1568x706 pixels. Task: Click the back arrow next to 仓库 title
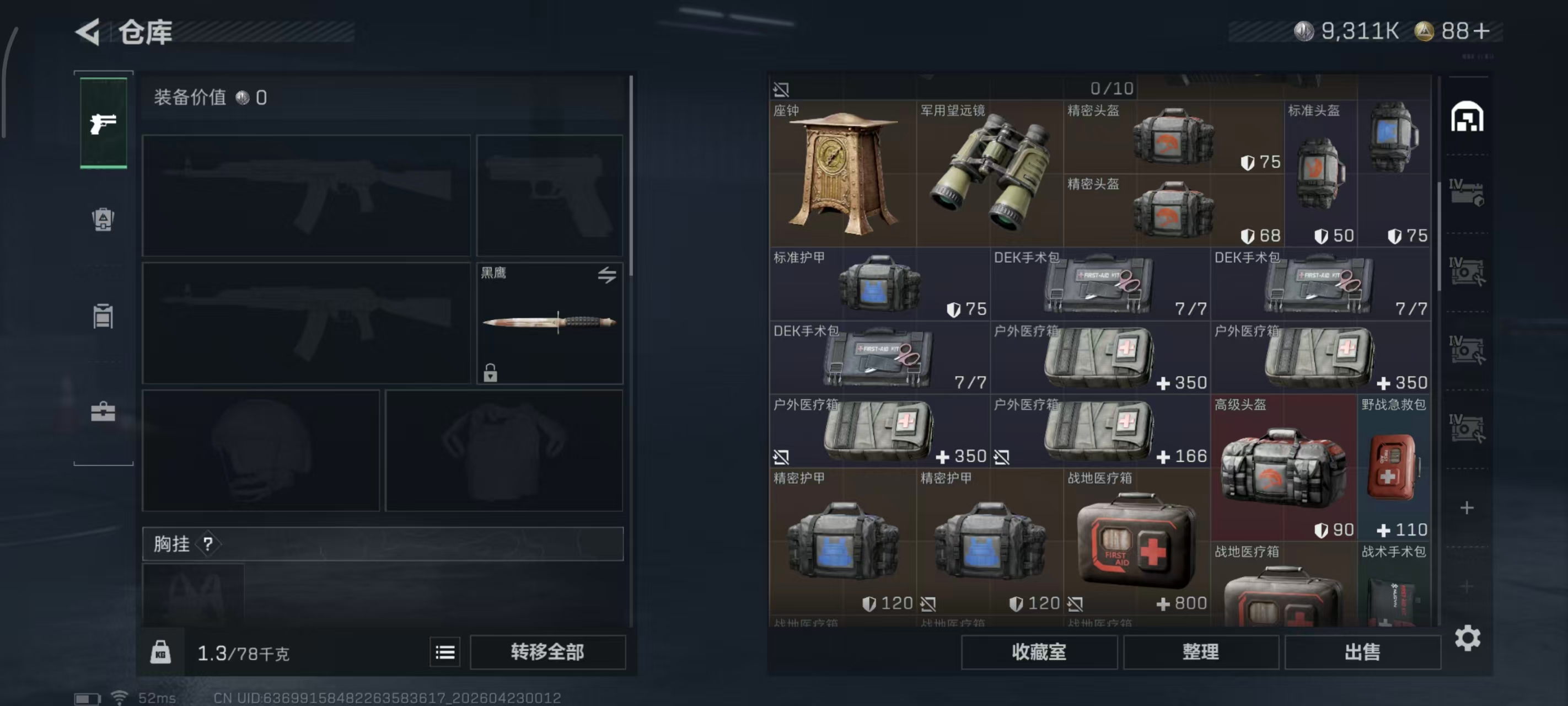click(x=88, y=31)
